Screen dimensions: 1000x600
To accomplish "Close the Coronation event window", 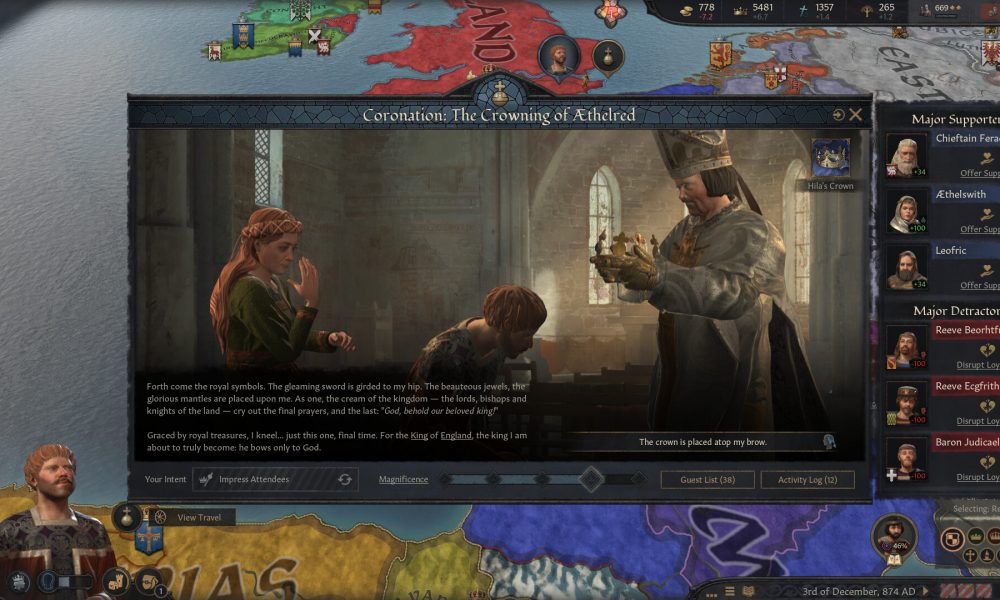I will [856, 115].
